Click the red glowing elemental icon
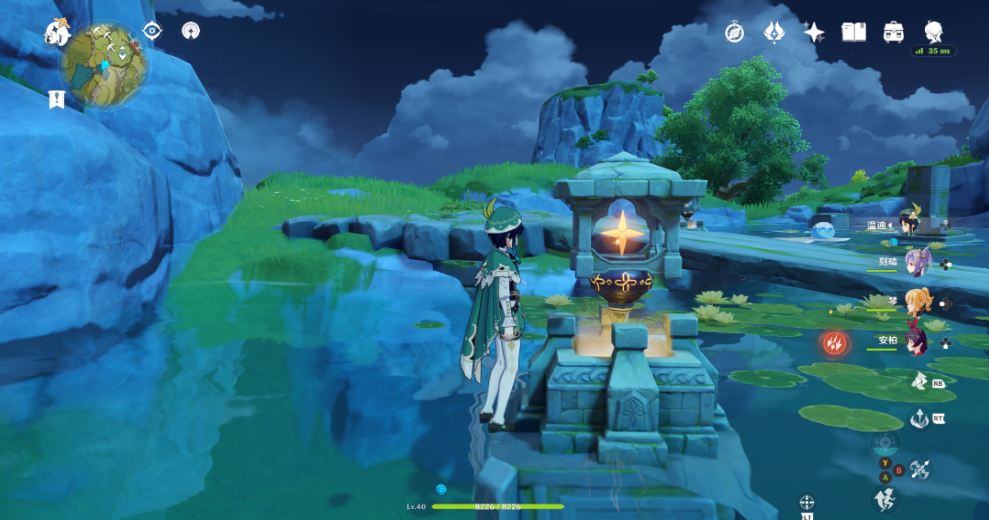Image resolution: width=989 pixels, height=520 pixels. click(x=834, y=344)
